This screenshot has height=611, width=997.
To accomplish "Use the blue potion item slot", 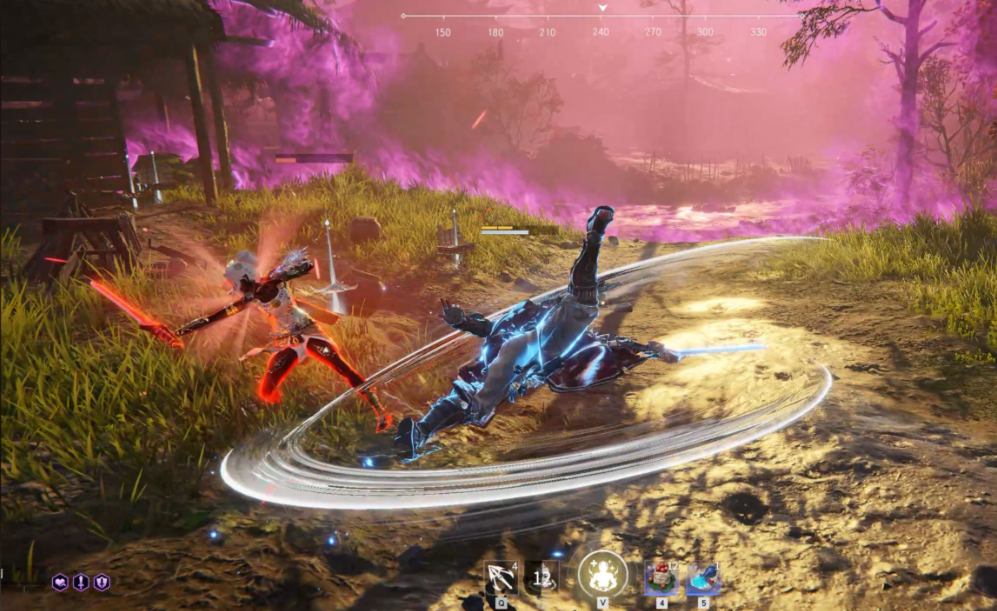I will tap(703, 577).
